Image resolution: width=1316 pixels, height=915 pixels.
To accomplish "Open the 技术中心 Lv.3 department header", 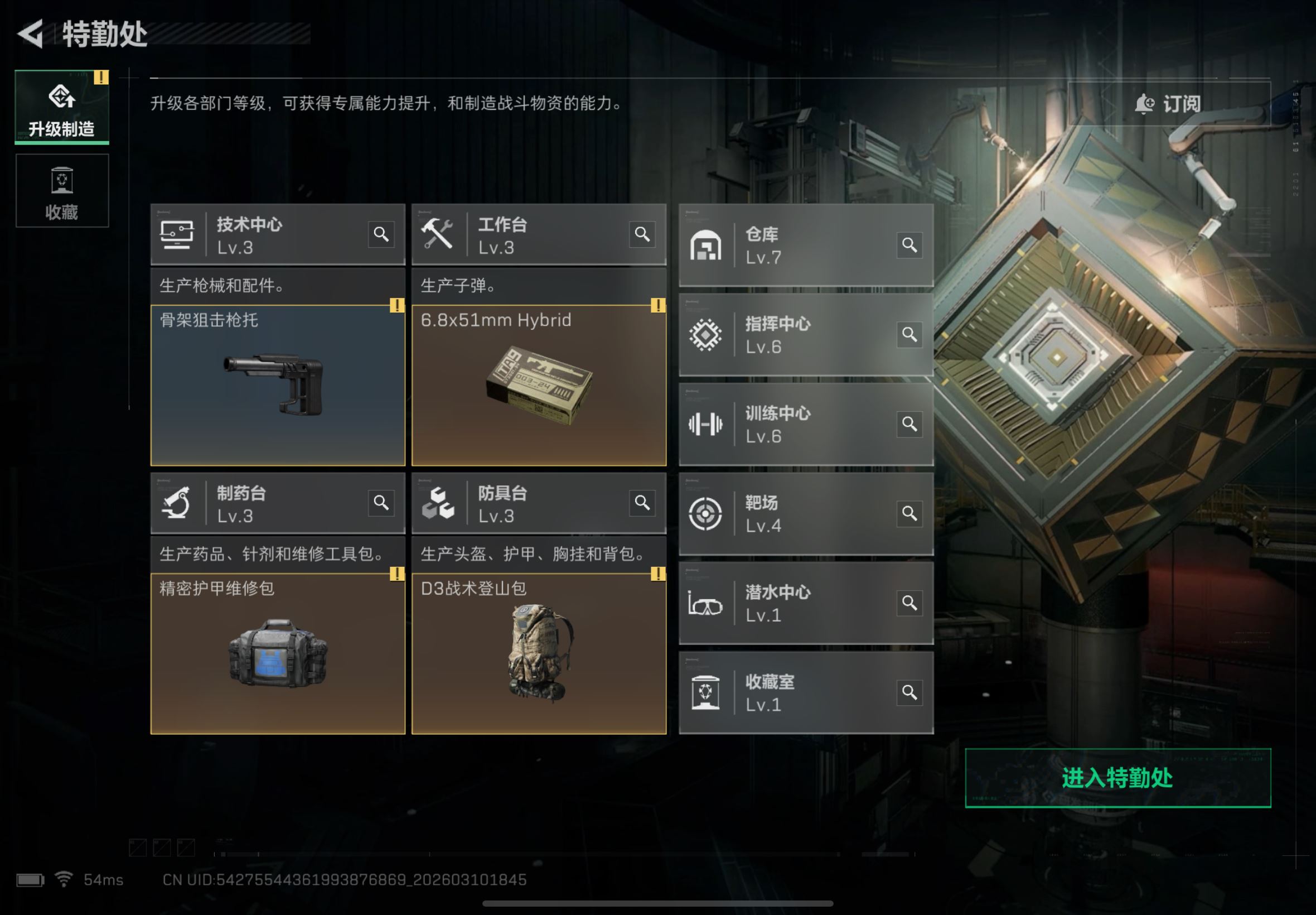I will [x=258, y=235].
